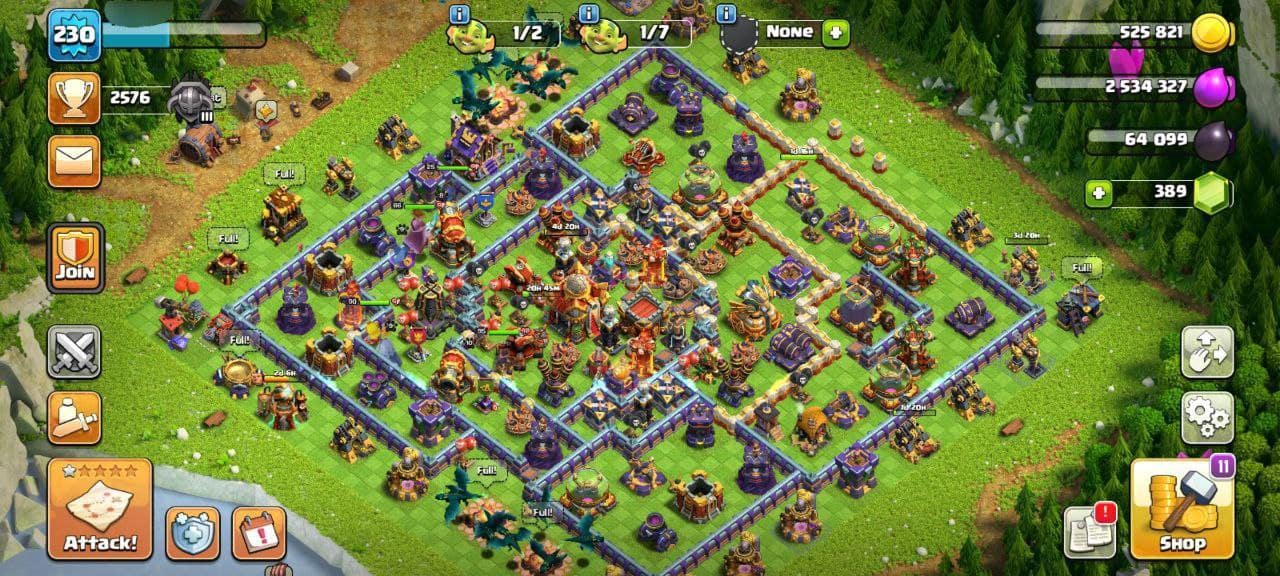Show info for the 1/7 builders
This screenshot has width=1280, height=576.
(x=590, y=14)
